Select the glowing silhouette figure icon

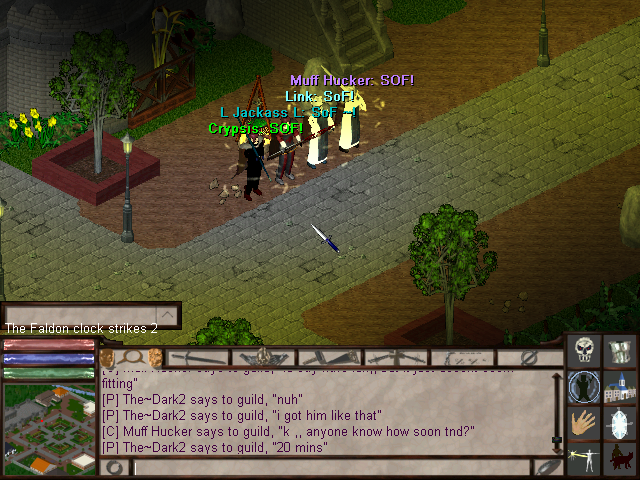click(x=584, y=387)
